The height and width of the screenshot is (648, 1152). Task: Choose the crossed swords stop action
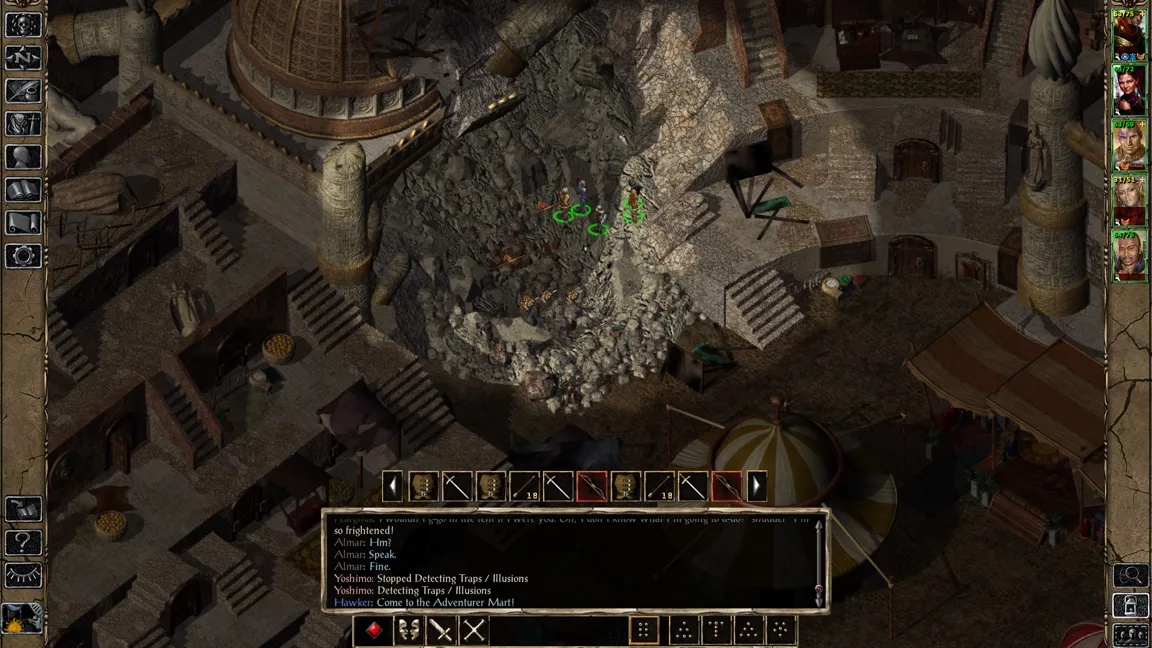(x=474, y=630)
